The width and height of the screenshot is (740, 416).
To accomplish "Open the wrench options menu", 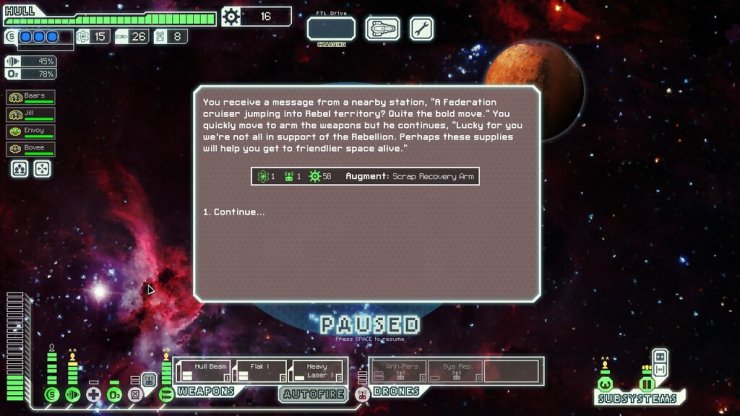I will (x=422, y=28).
